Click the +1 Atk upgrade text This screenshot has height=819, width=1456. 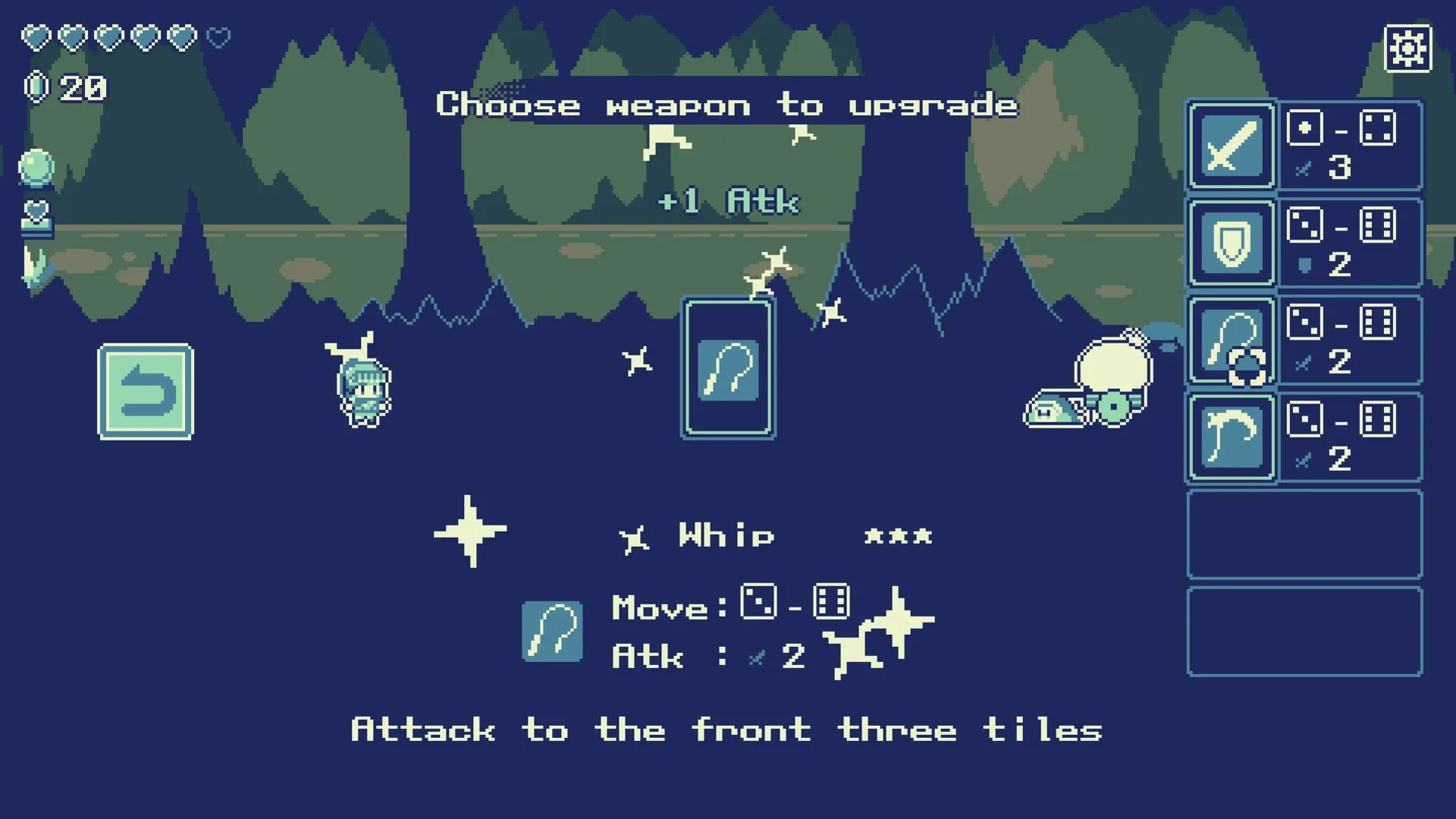tap(728, 201)
